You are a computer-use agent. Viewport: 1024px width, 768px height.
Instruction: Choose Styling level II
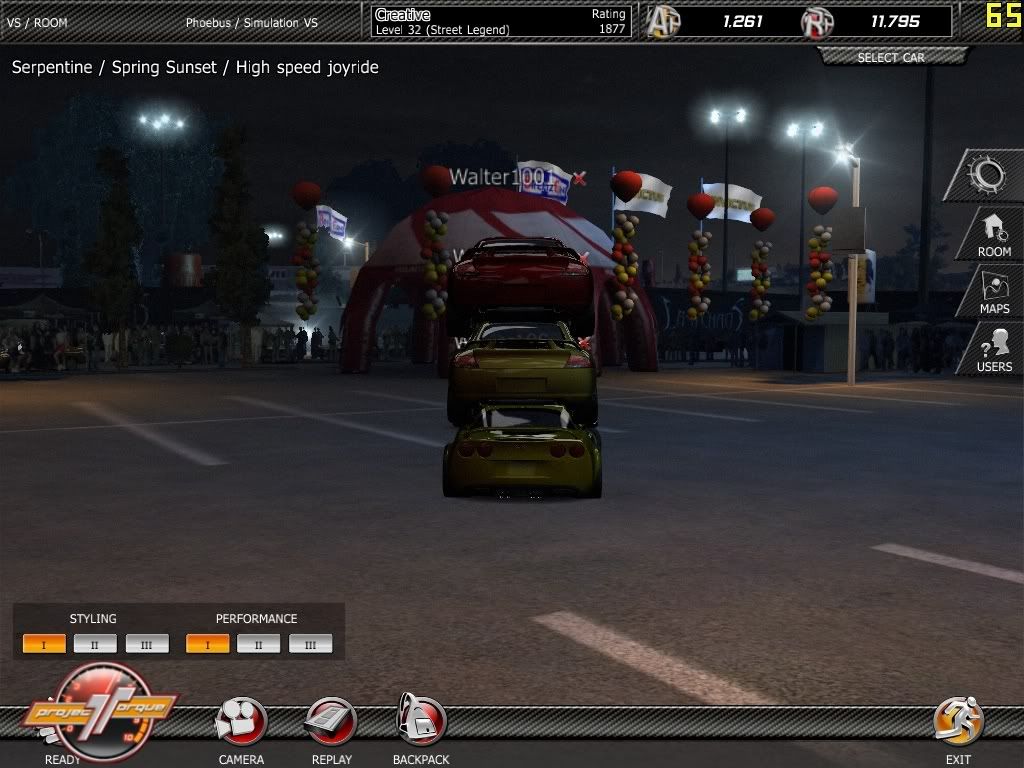pyautogui.click(x=95, y=644)
